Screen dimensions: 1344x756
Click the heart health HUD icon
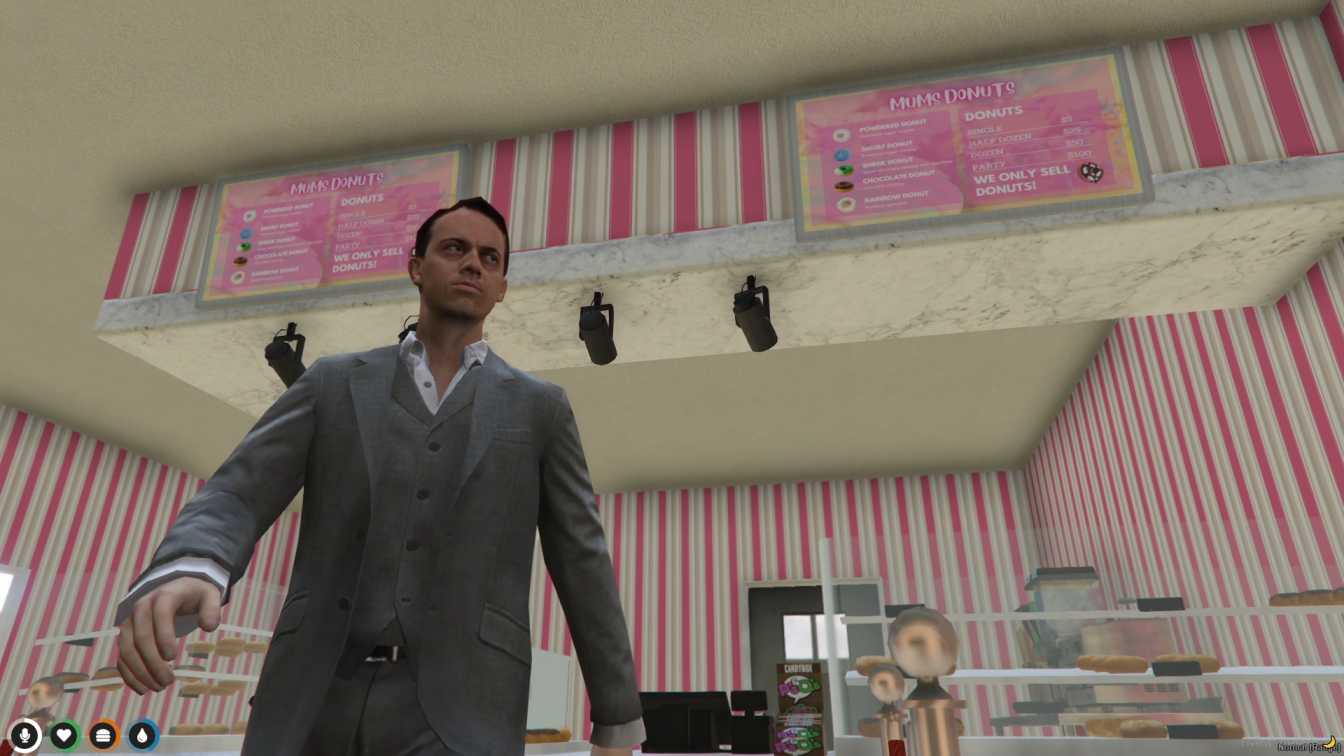click(x=65, y=734)
